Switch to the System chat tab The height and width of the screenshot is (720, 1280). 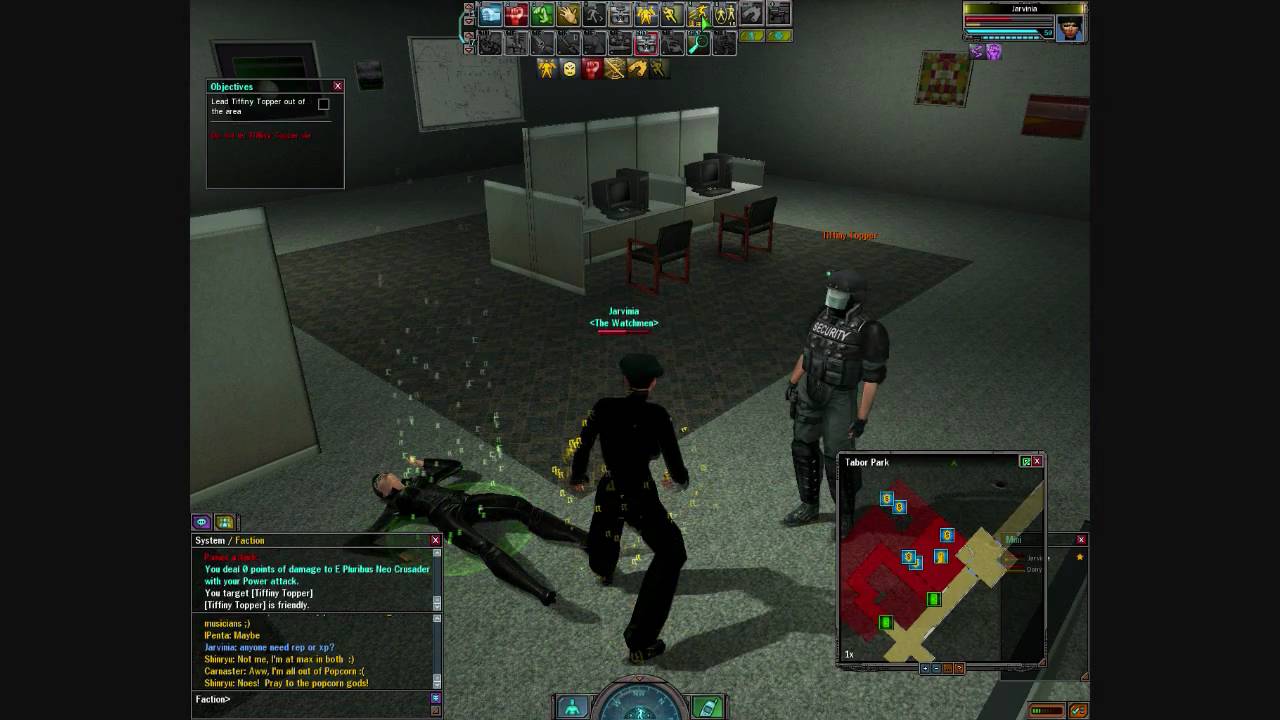[209, 541]
